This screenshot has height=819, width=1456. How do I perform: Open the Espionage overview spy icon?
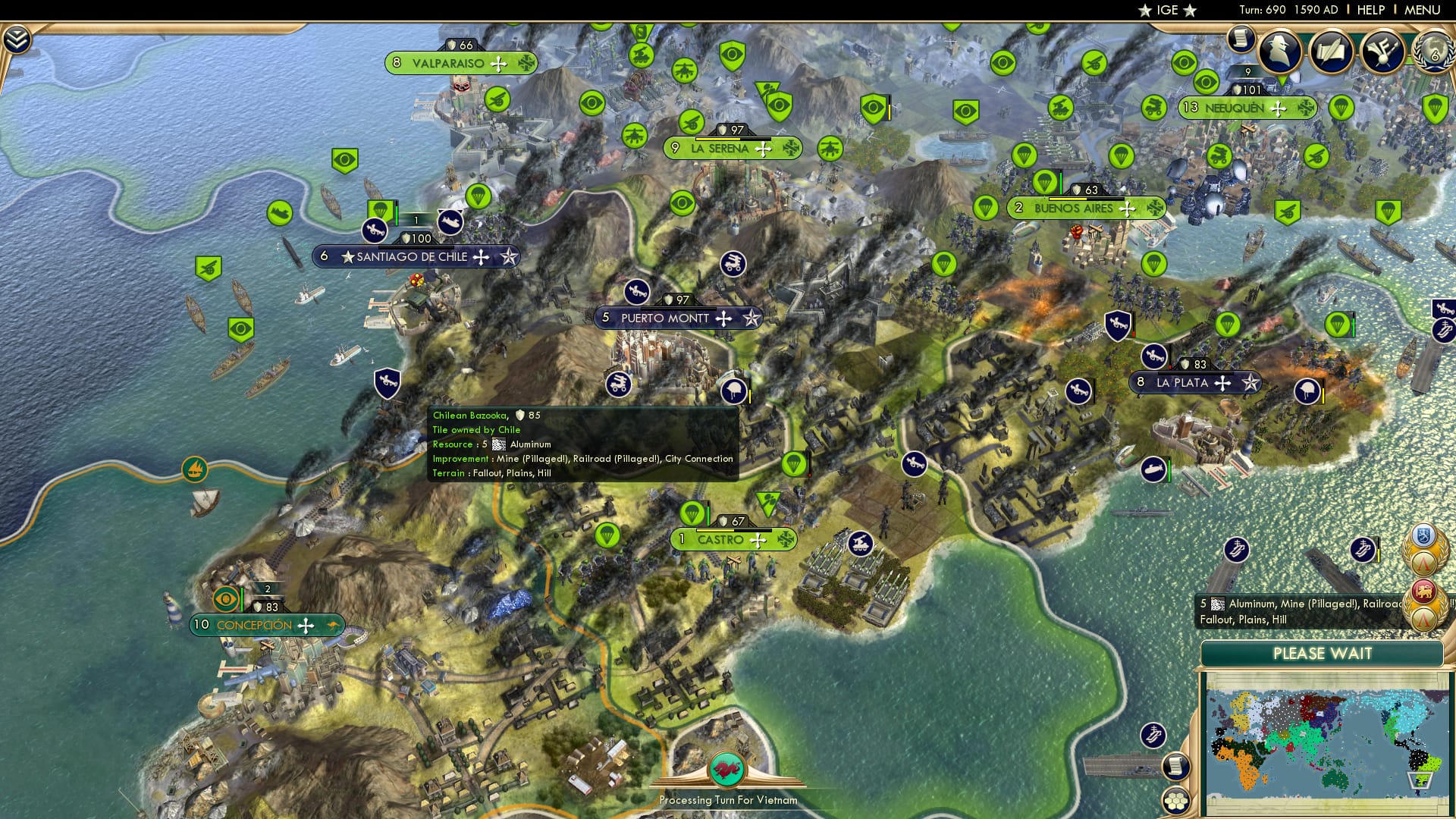[x=1282, y=53]
